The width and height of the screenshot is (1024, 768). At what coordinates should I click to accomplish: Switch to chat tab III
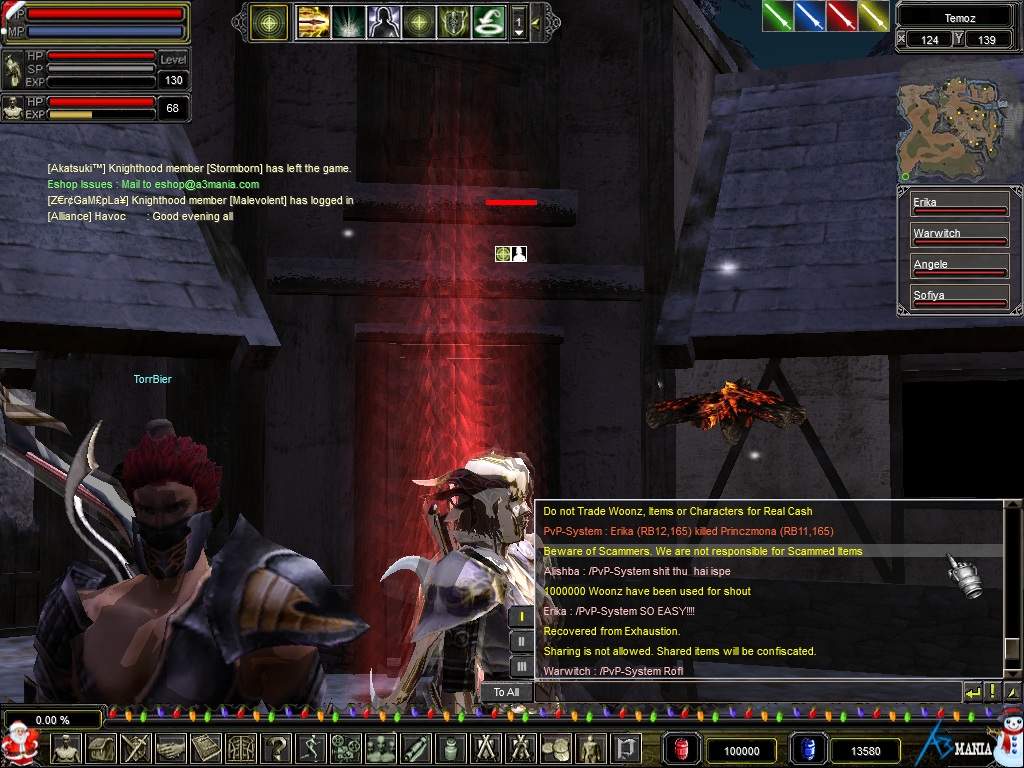click(x=521, y=666)
